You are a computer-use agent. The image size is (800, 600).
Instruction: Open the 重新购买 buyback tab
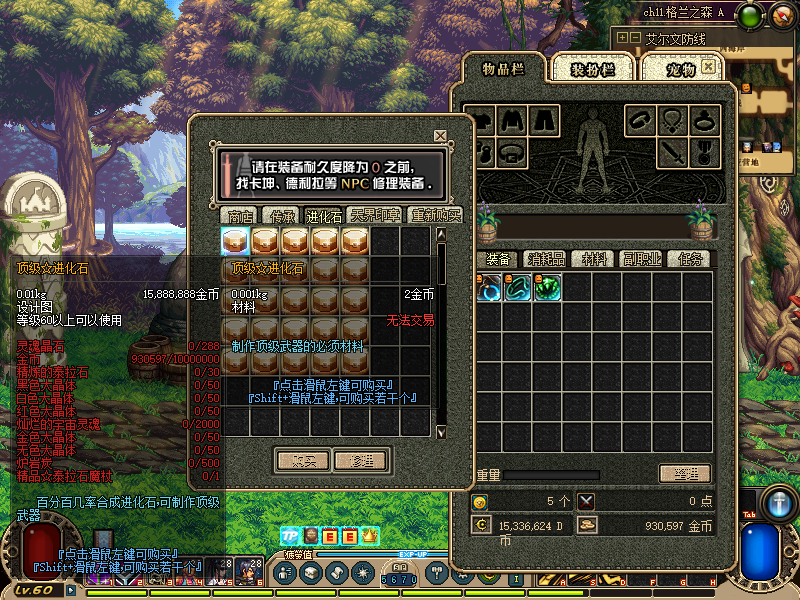pyautogui.click(x=434, y=215)
